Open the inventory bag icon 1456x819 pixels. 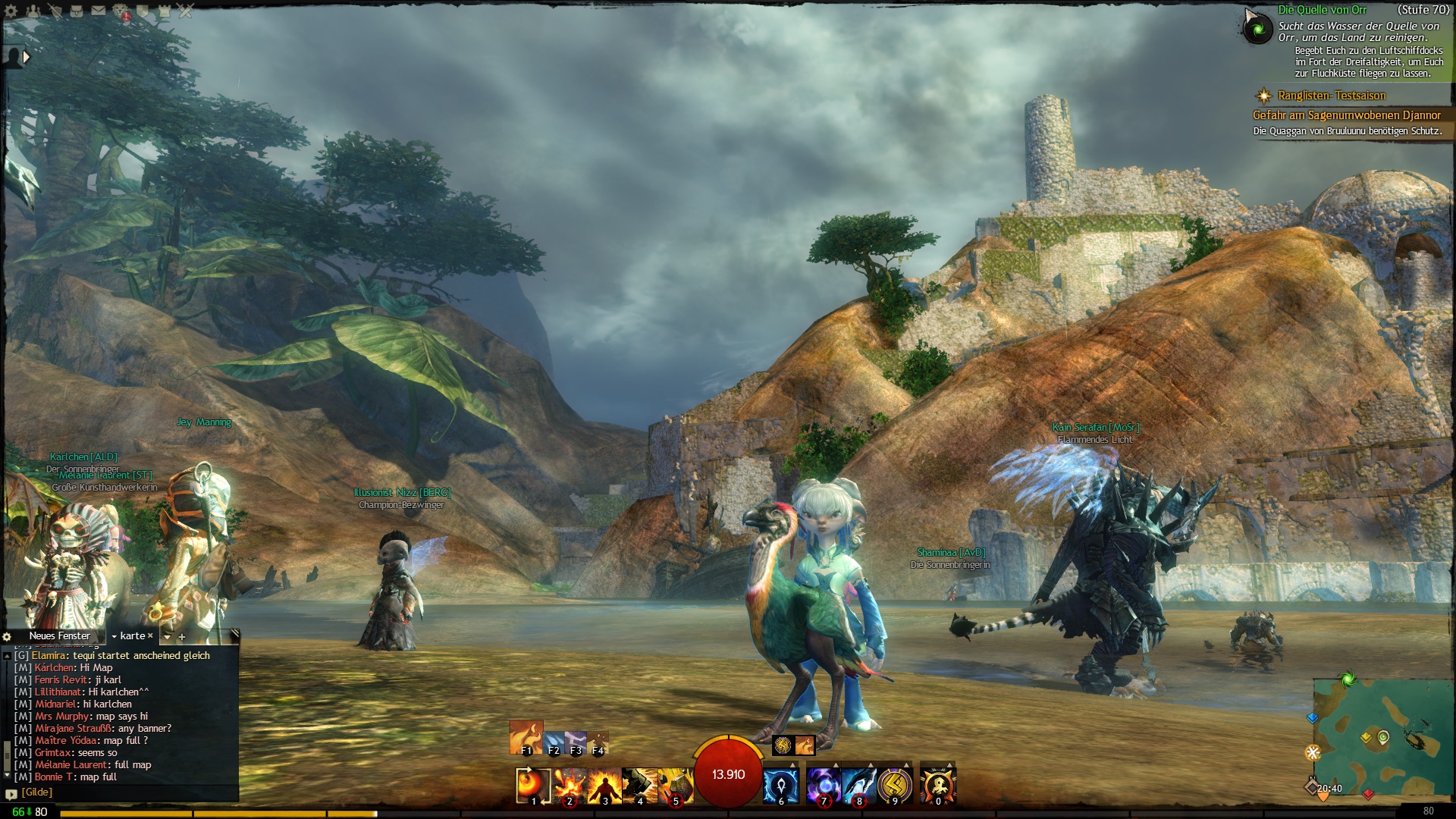tap(77, 11)
